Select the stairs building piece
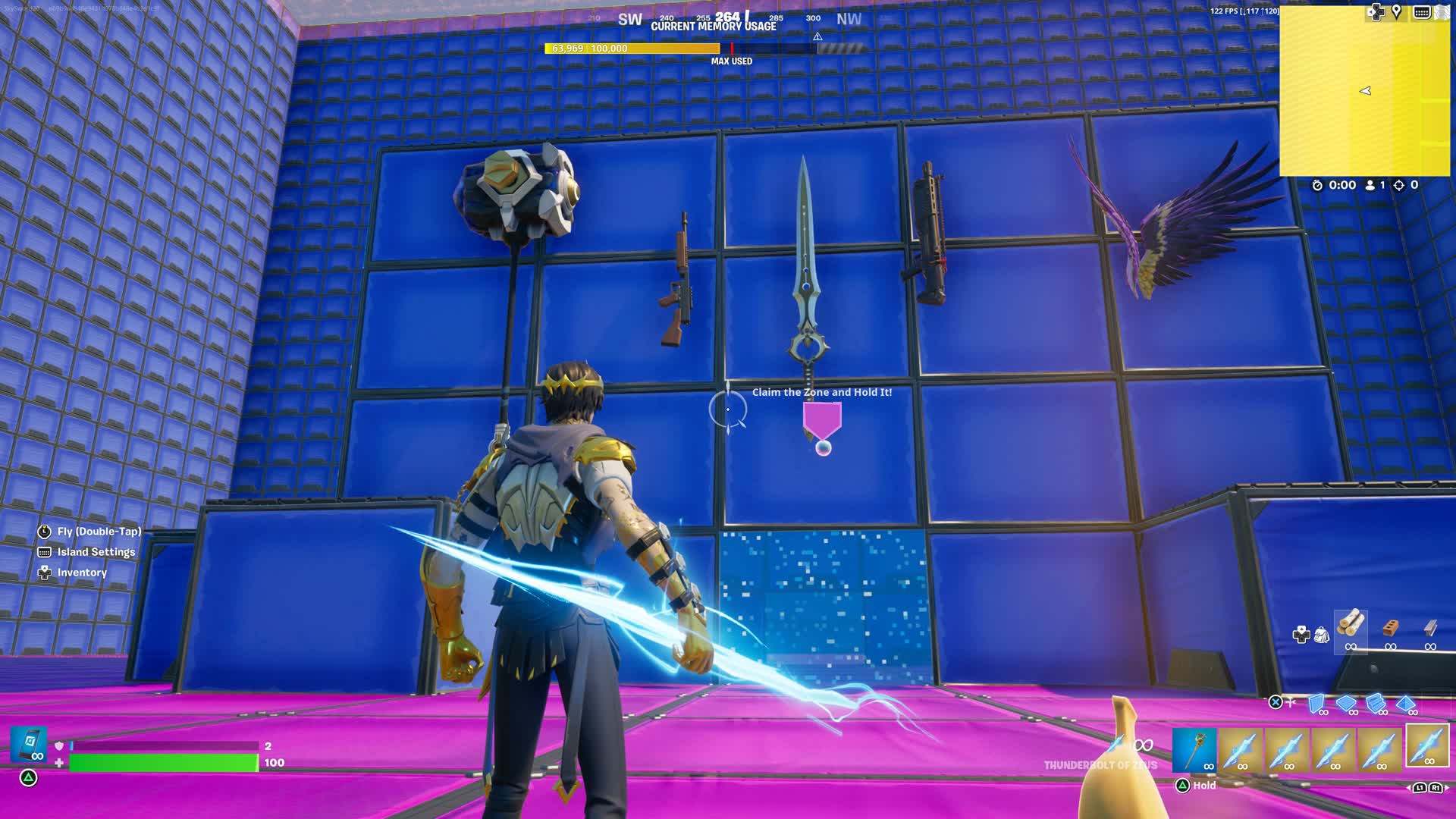The height and width of the screenshot is (819, 1456). 1376,704
